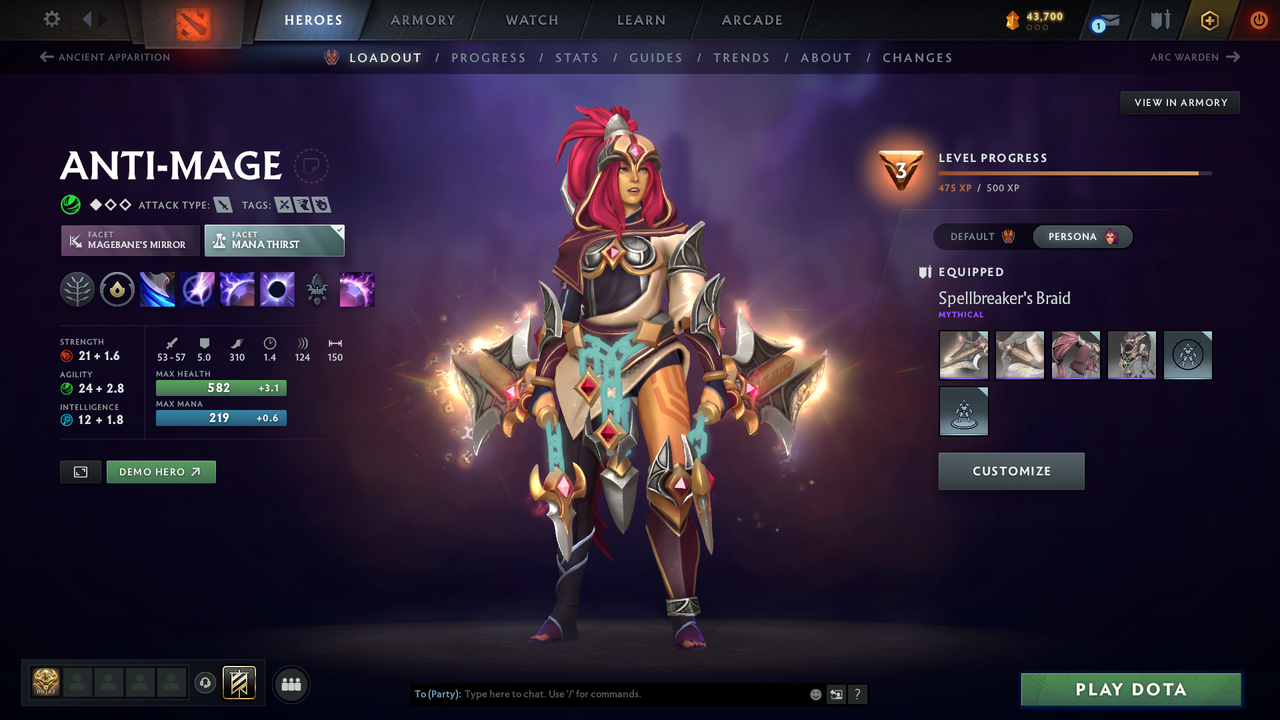Click the Demo Hero button

click(160, 471)
